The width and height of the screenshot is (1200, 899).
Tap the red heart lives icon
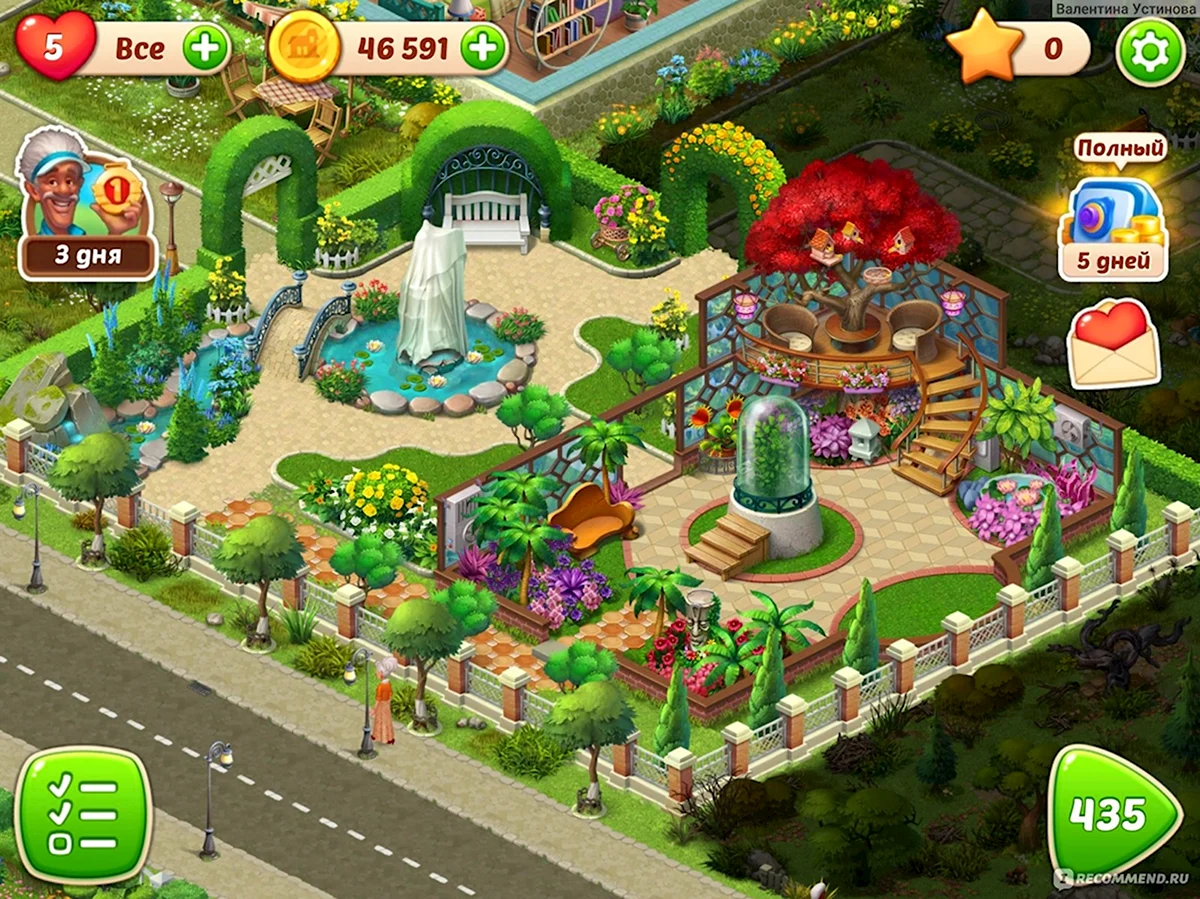[55, 46]
